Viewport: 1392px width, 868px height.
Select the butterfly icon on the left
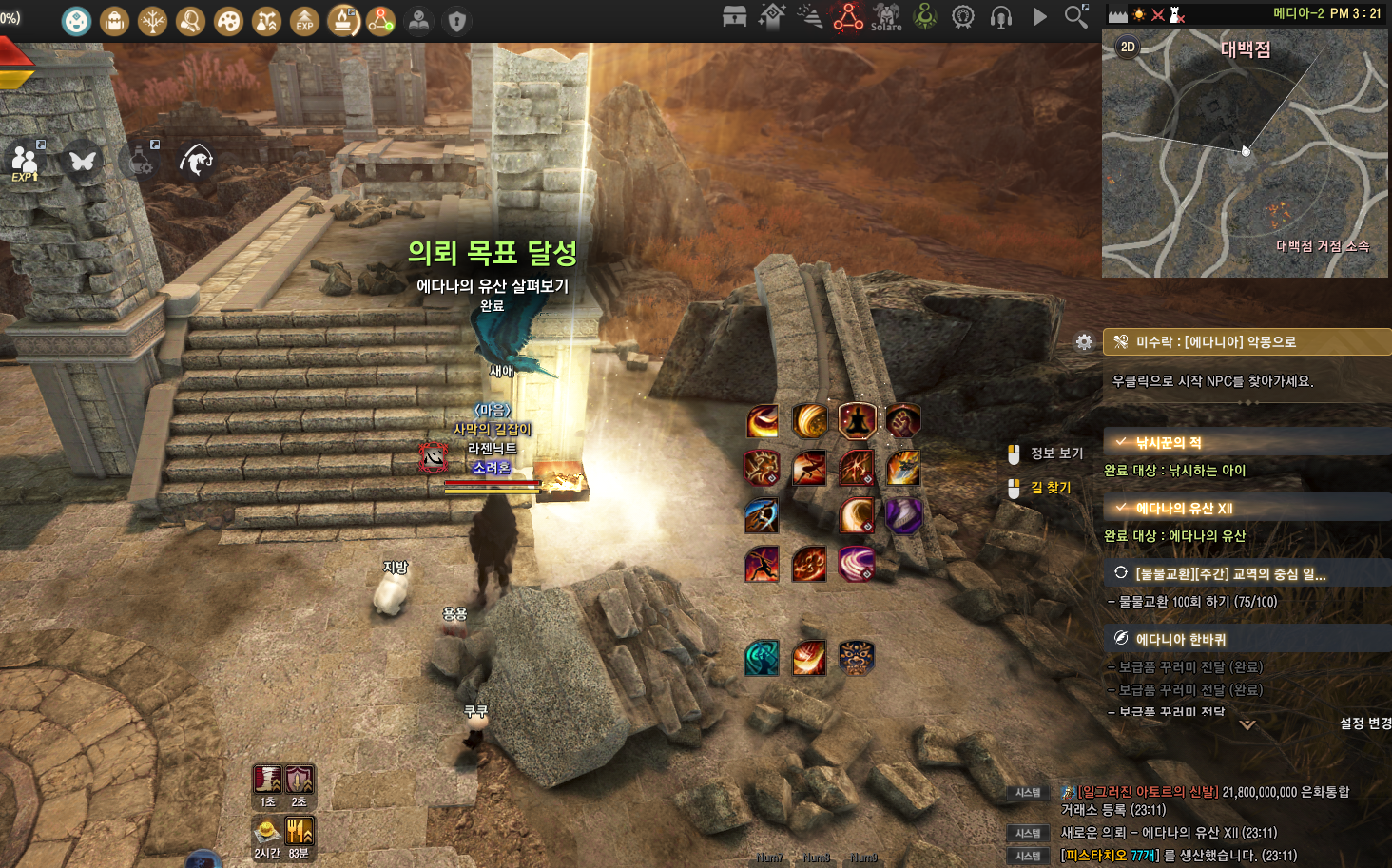point(83,161)
